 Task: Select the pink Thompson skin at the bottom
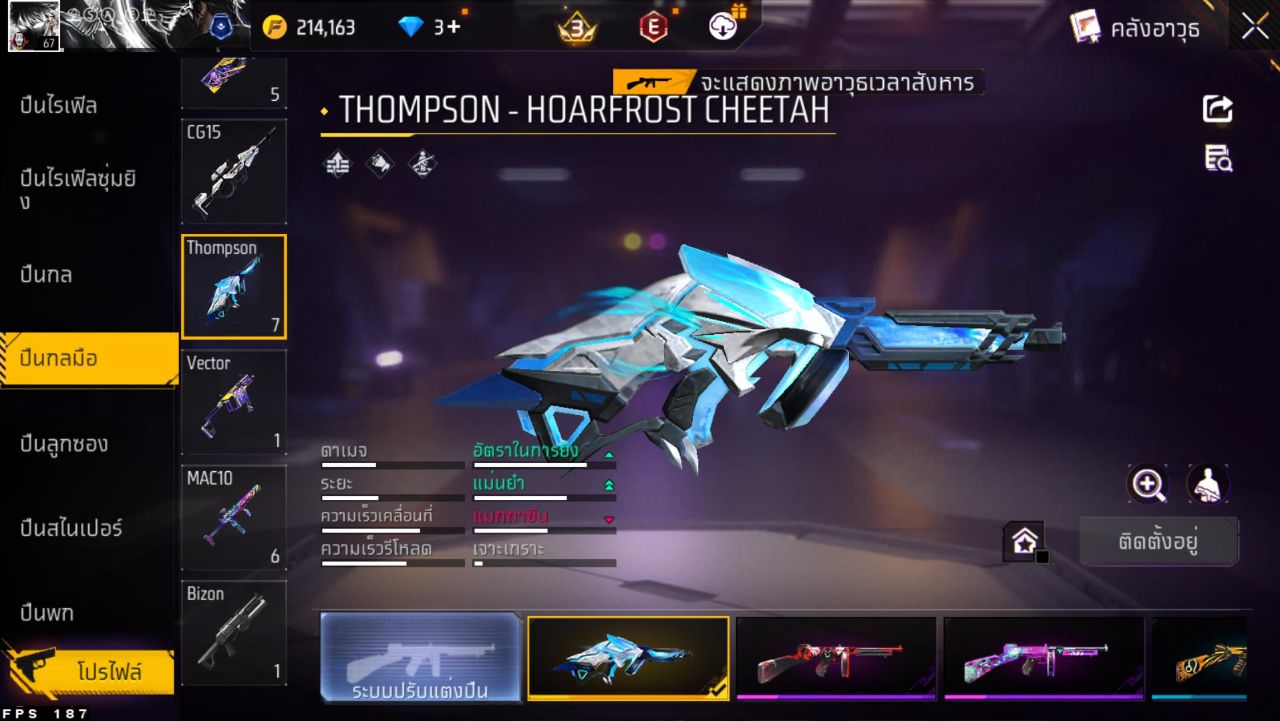[1043, 657]
